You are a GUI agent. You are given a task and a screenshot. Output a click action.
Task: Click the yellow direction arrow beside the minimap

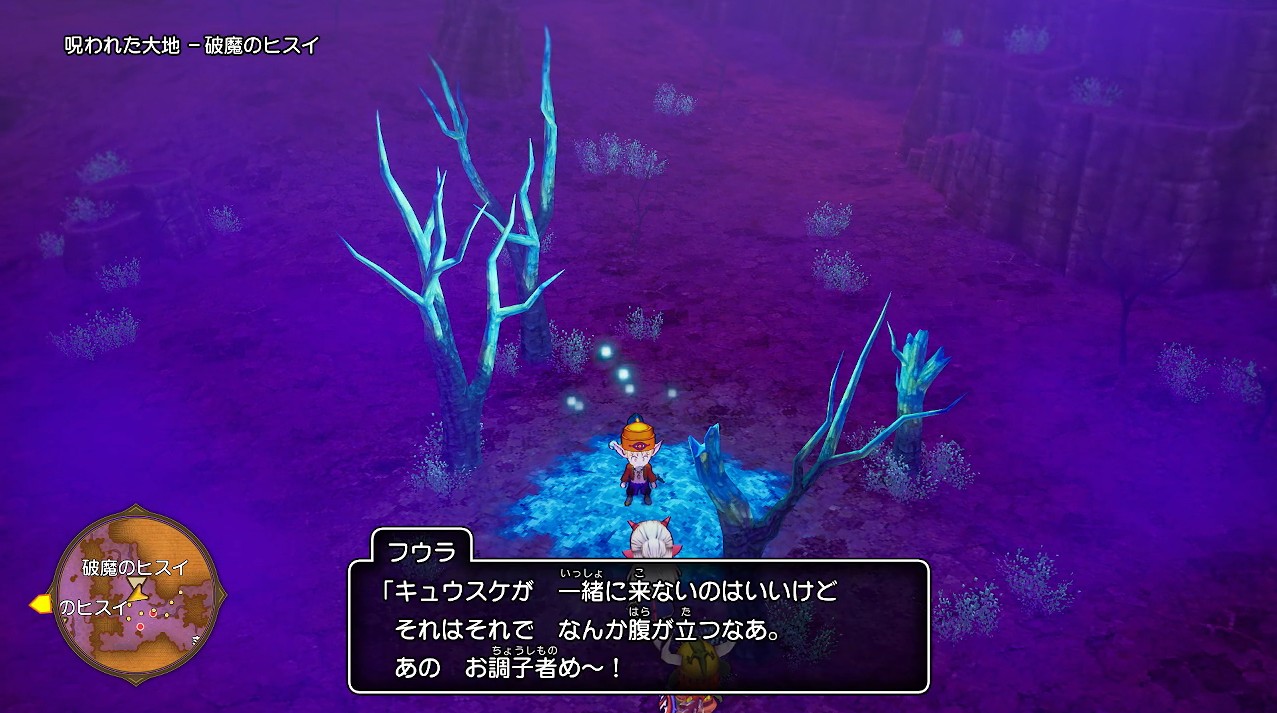41,603
